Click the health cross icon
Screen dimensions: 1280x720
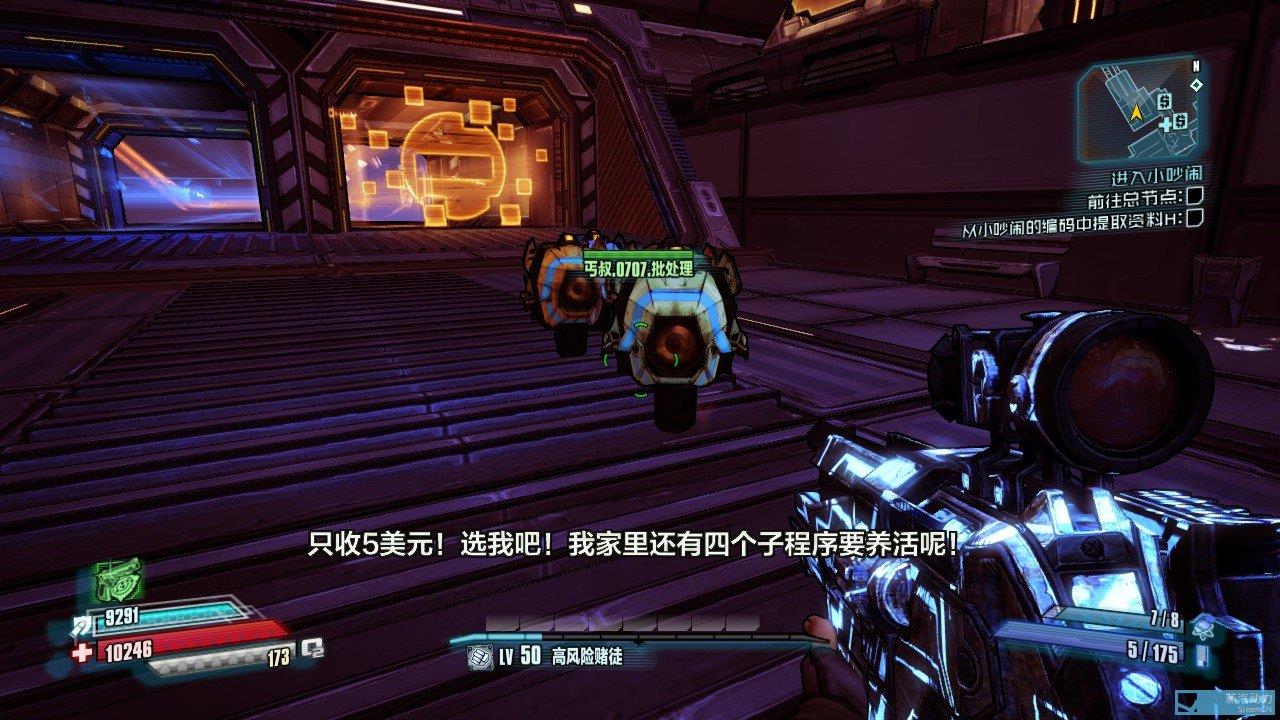(83, 654)
